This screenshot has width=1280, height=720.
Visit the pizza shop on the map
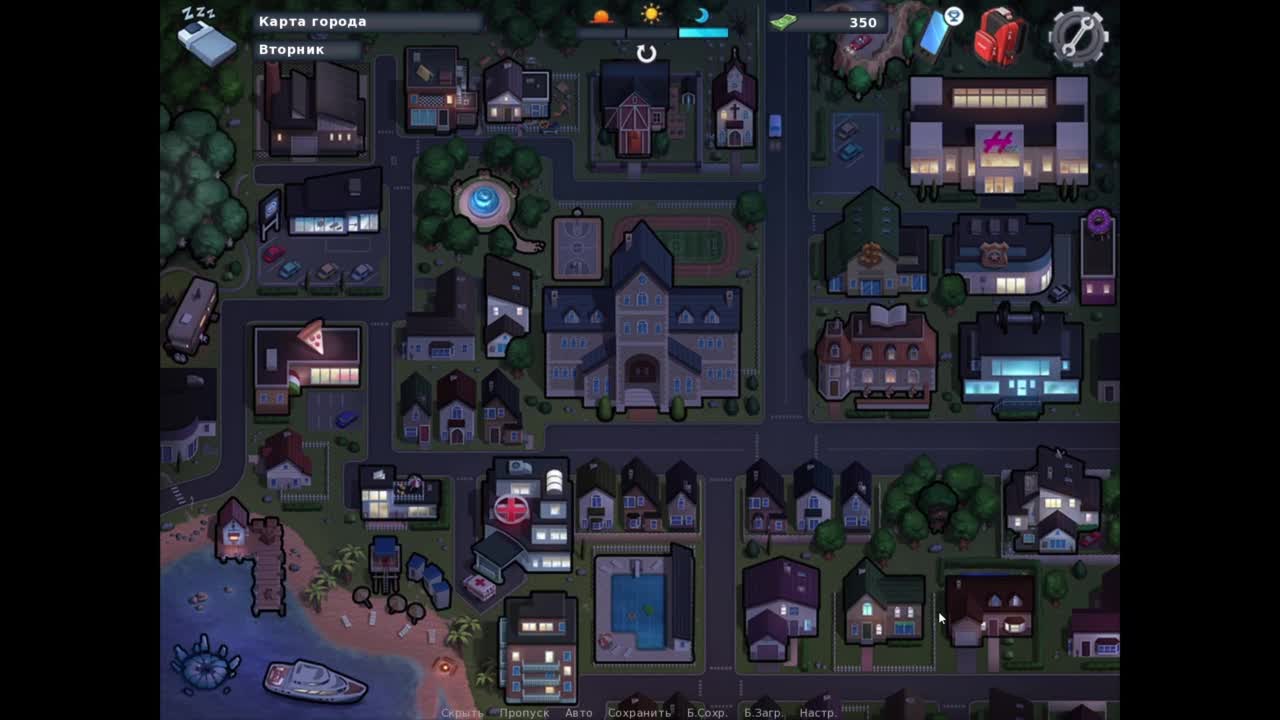tap(307, 358)
